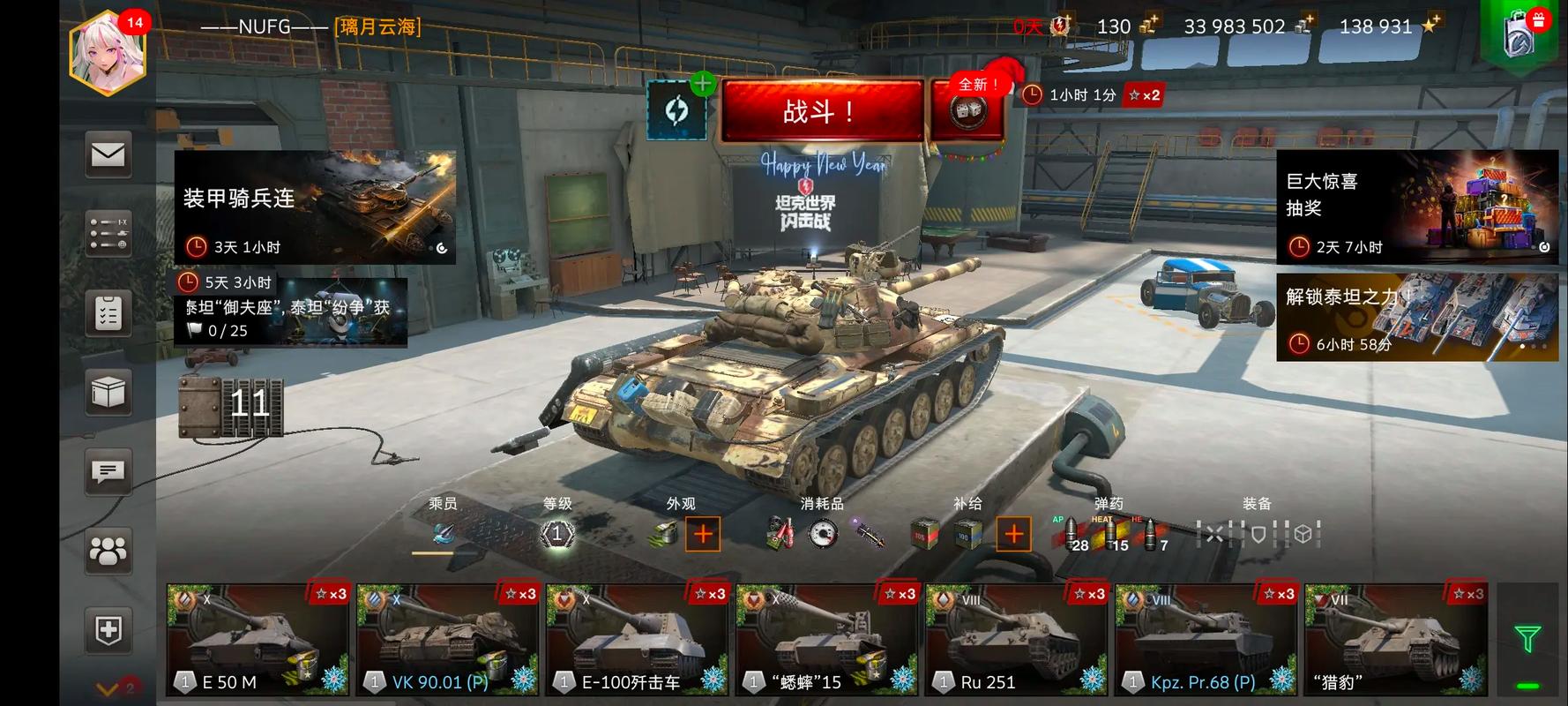The width and height of the screenshot is (1568, 706).
Task: Choose the "猎豹" tank card
Action: (x=1395, y=639)
